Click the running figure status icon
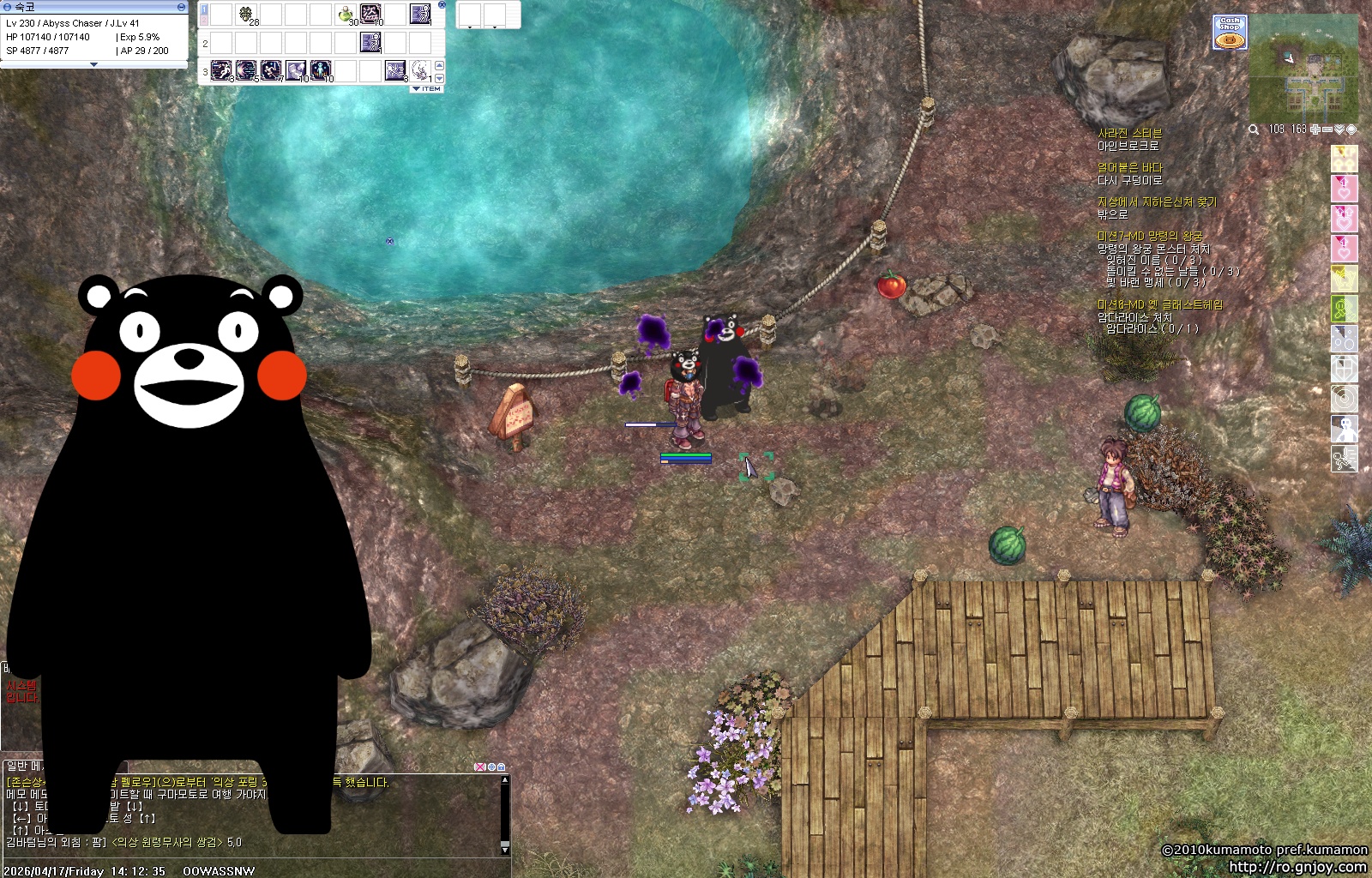The height and width of the screenshot is (878, 1372). 1344,459
